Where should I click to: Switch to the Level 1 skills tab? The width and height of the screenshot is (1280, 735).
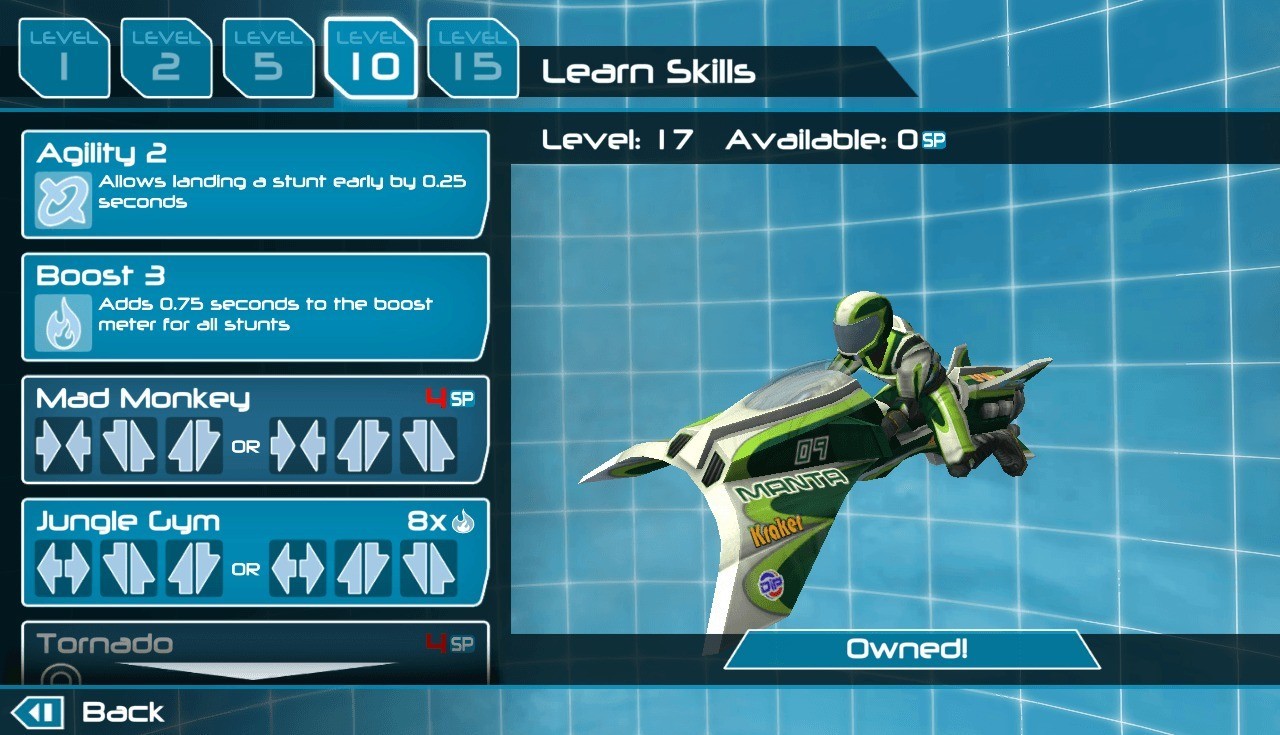[x=64, y=58]
